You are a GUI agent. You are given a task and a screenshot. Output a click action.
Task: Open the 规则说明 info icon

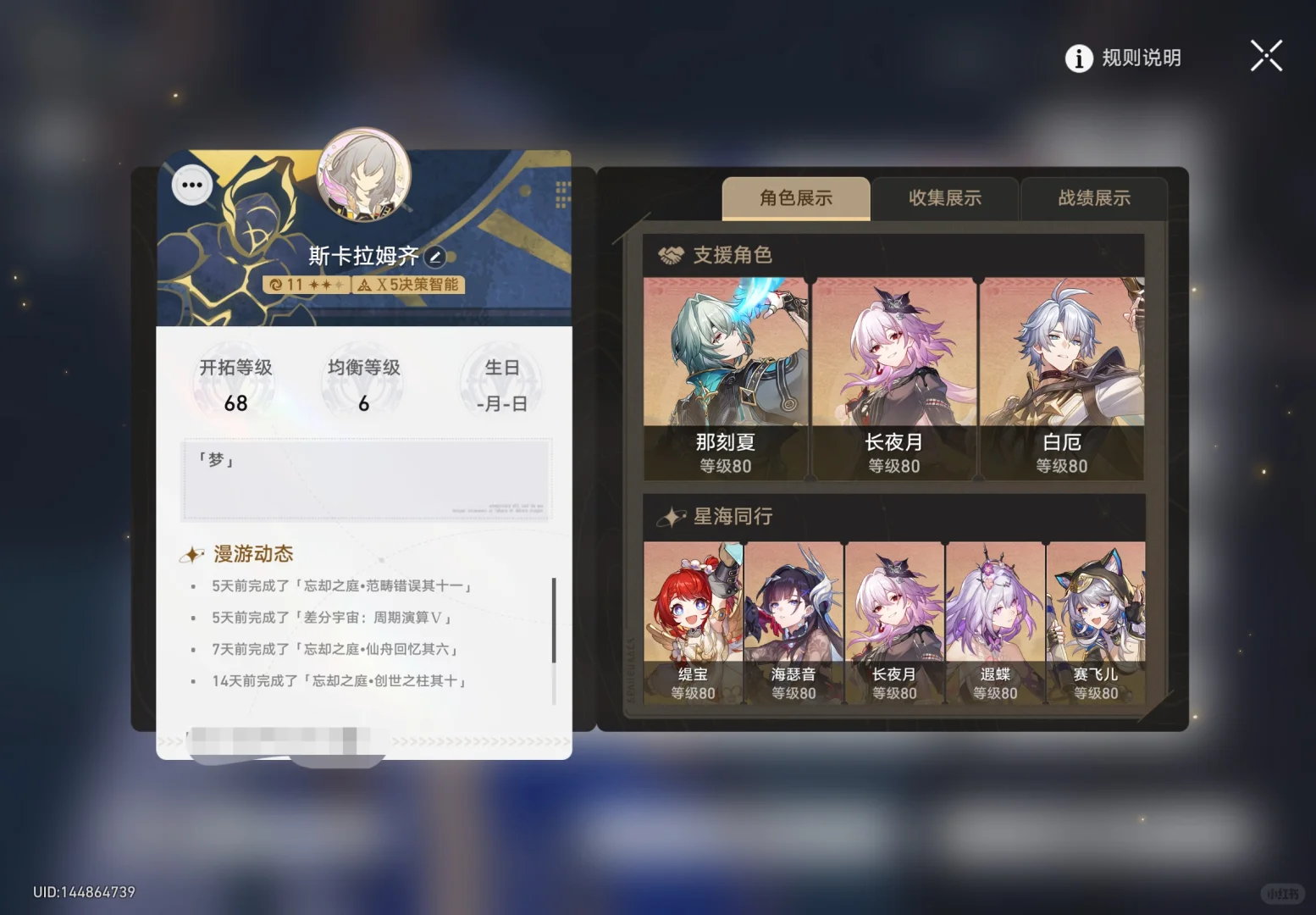pos(1077,57)
